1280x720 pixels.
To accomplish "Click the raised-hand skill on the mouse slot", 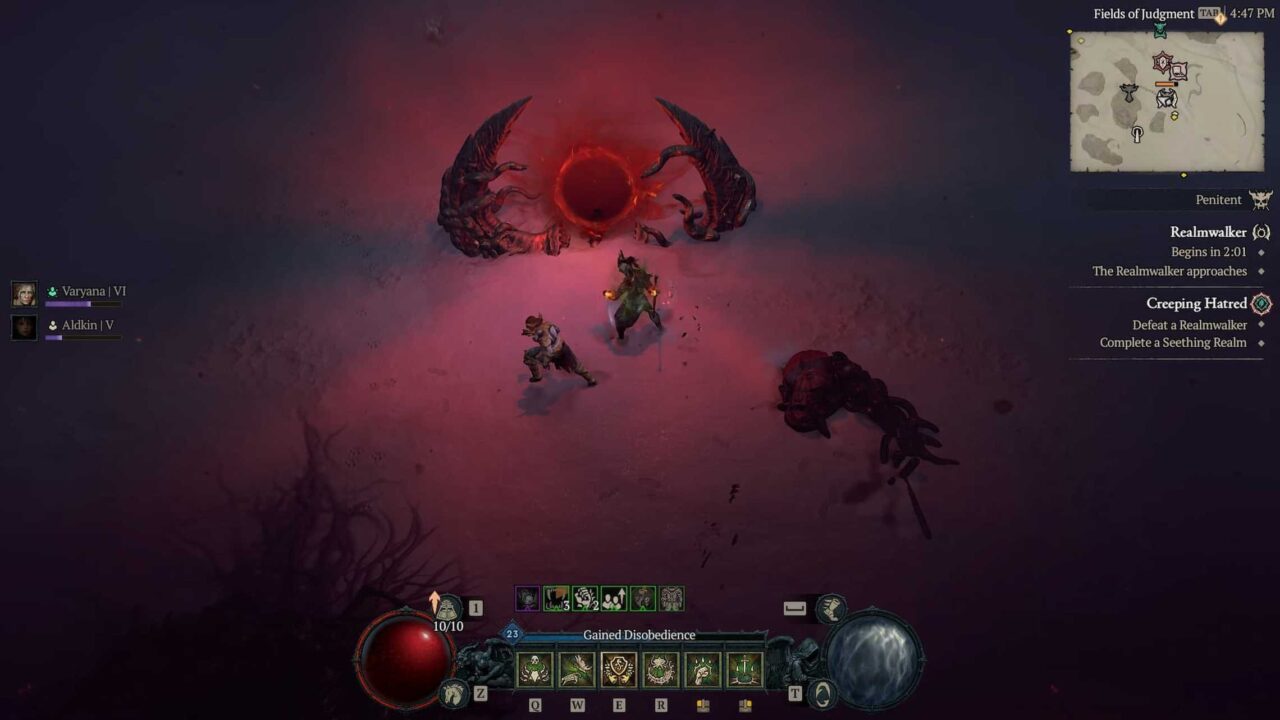I will pos(703,668).
